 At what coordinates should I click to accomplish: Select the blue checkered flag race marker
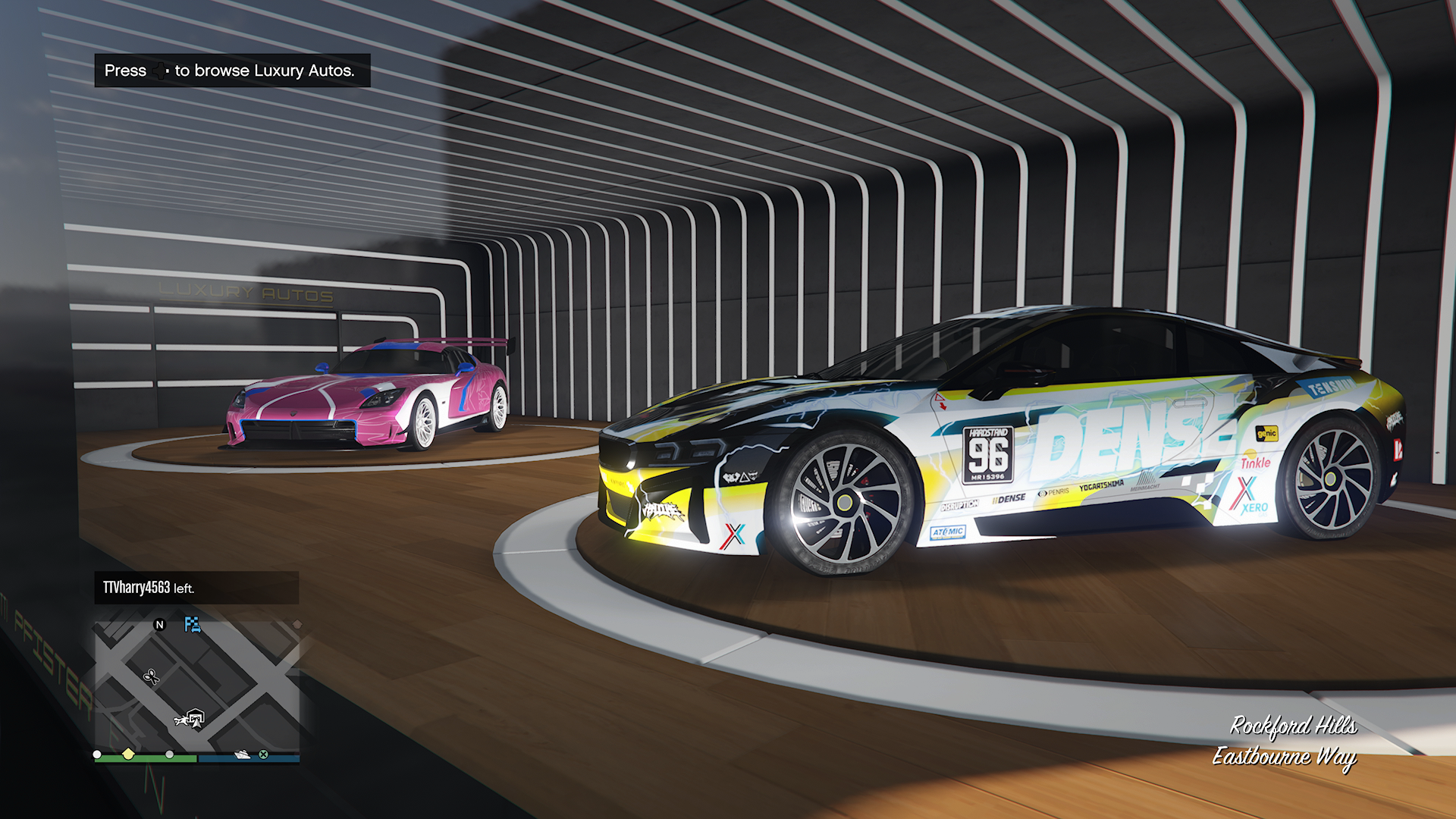point(193,624)
